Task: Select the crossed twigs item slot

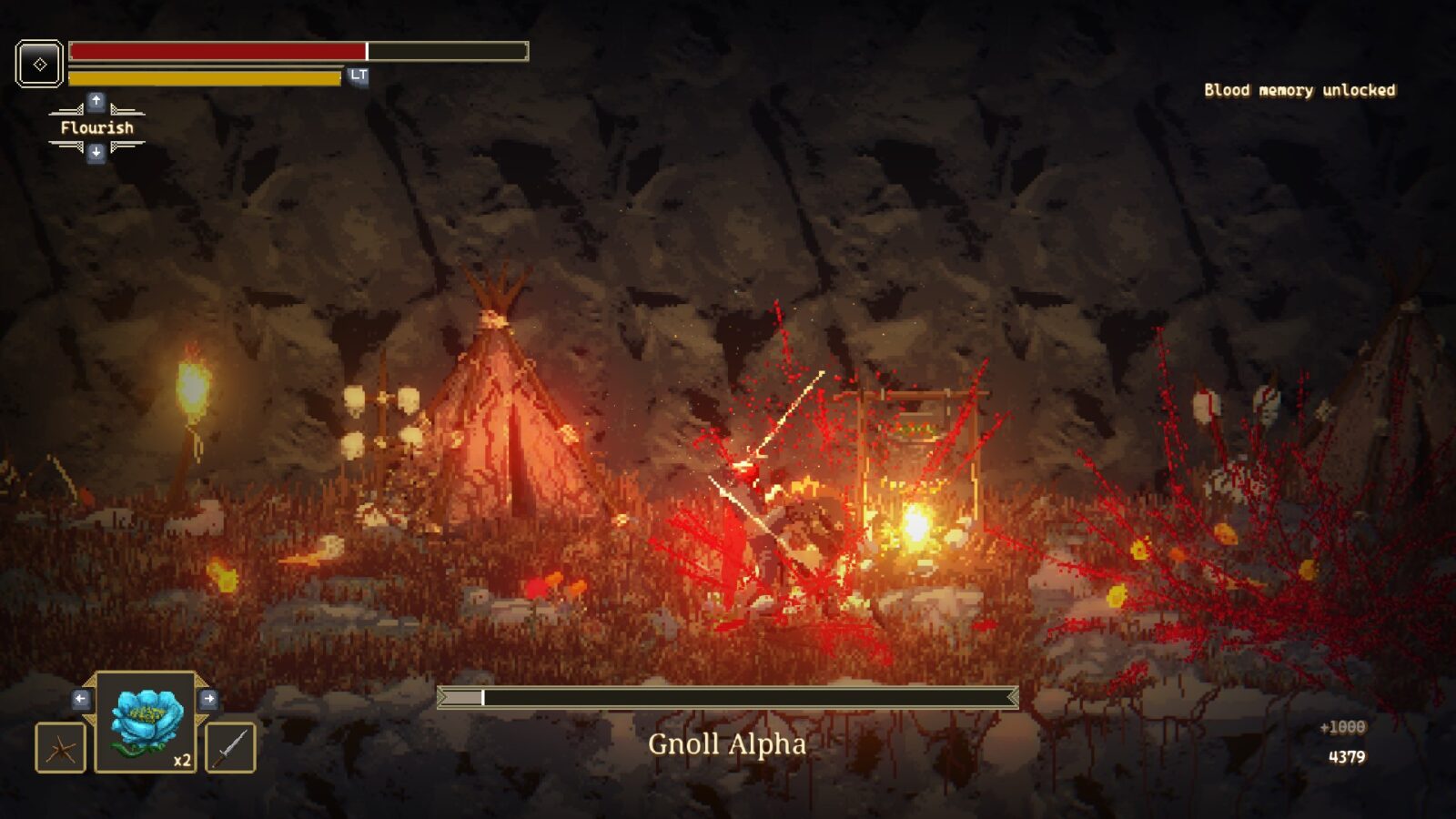Action: tap(61, 747)
